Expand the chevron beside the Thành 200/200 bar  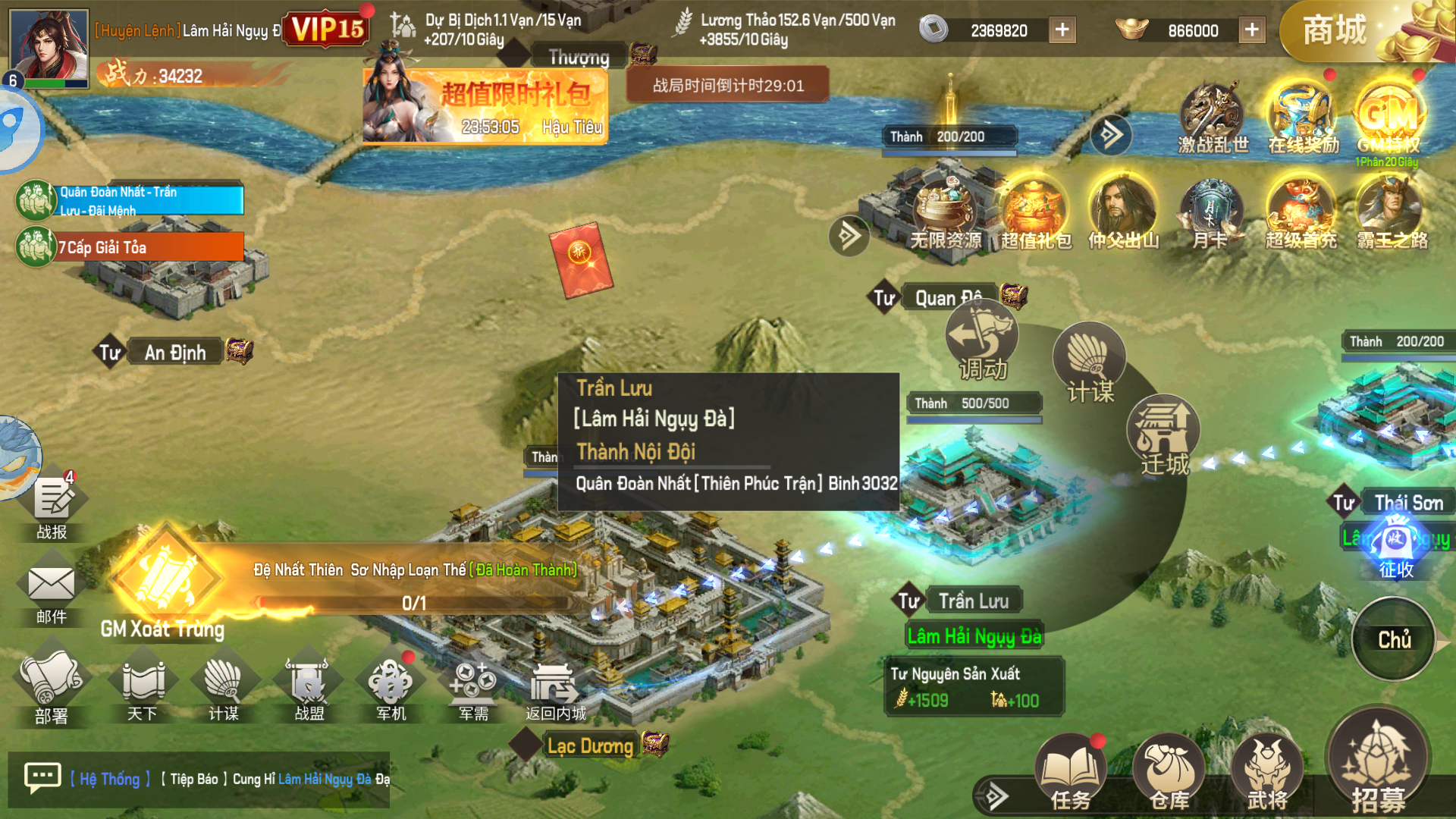pos(1110,136)
